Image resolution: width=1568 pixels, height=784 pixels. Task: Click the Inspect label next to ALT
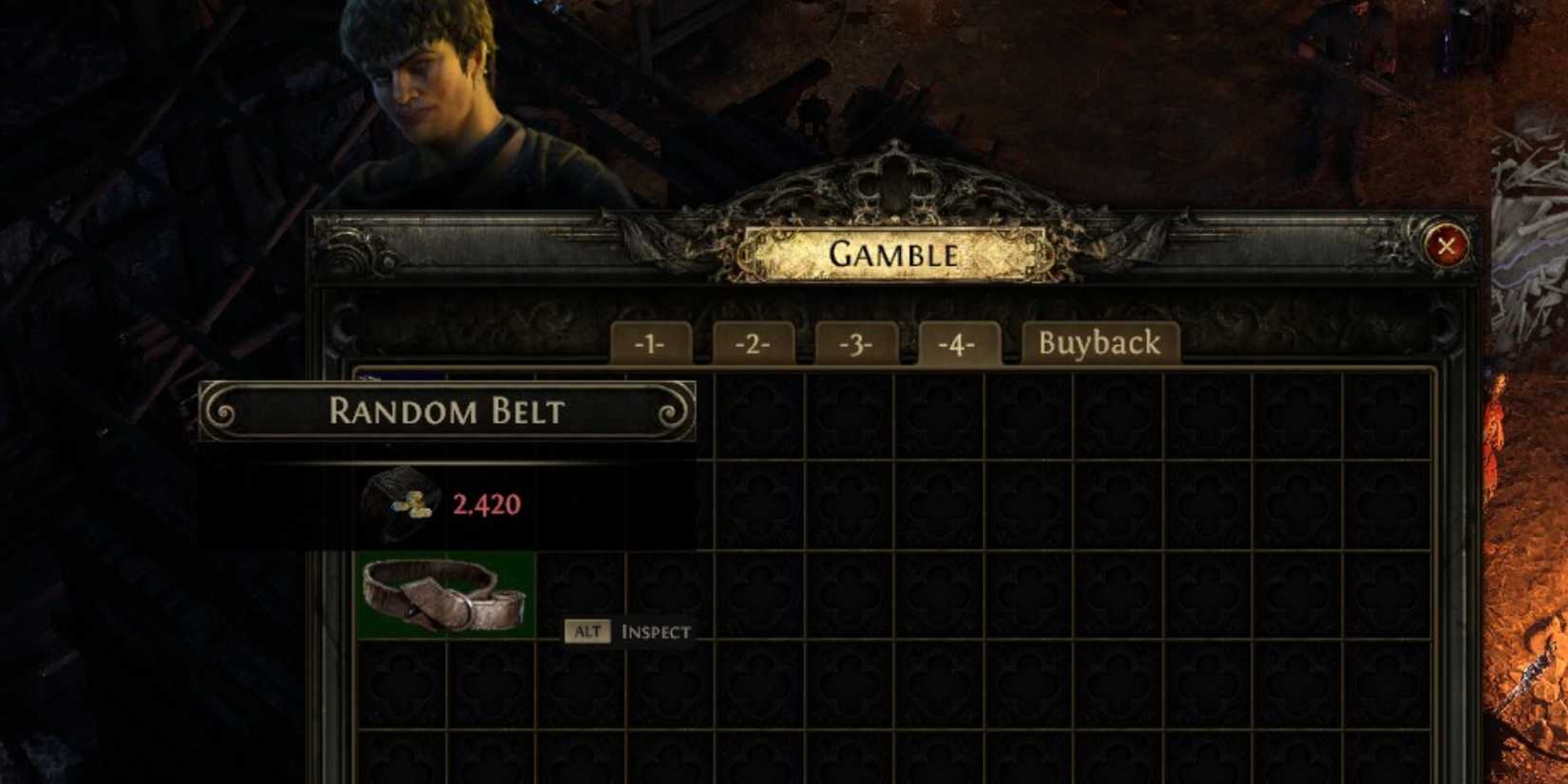point(656,630)
